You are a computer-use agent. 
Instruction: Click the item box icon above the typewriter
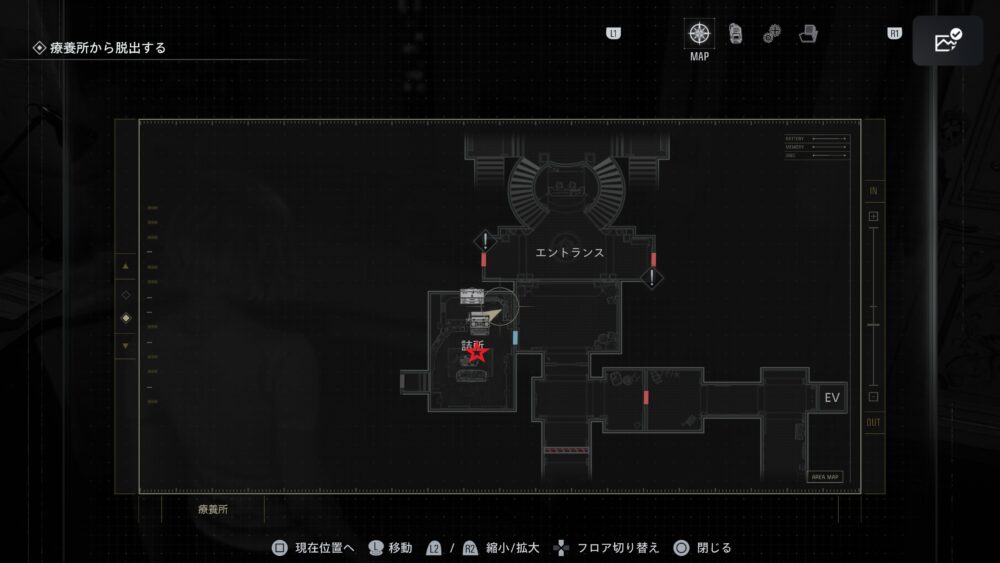472,295
